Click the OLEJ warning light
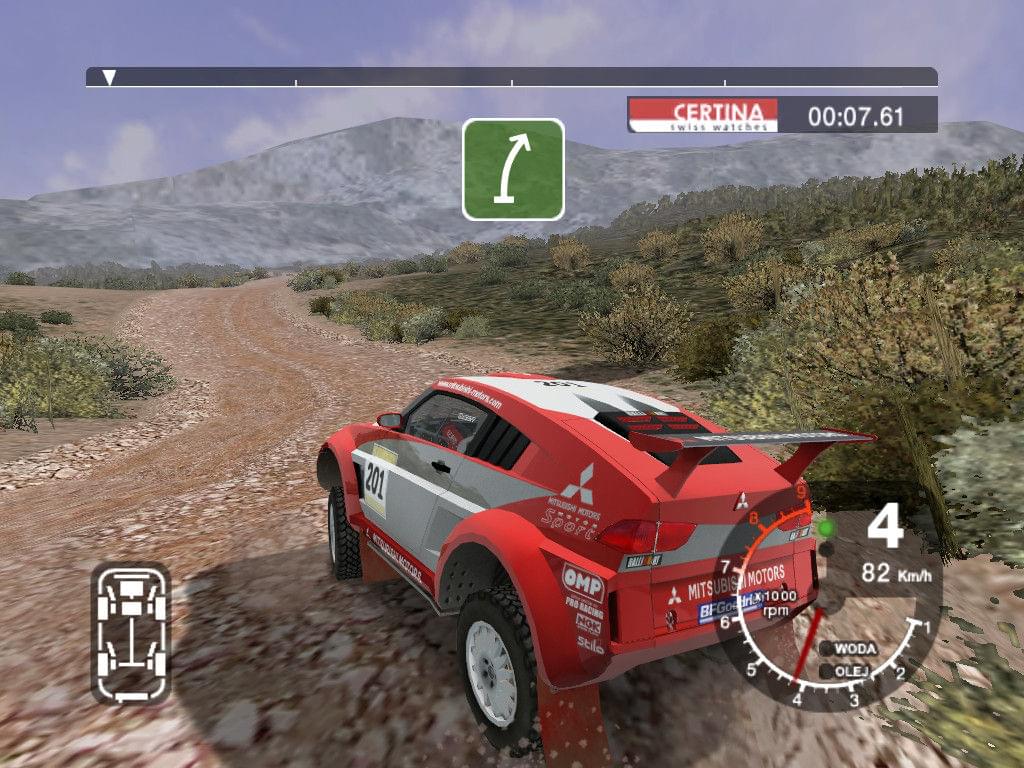1024x768 pixels. click(x=827, y=671)
